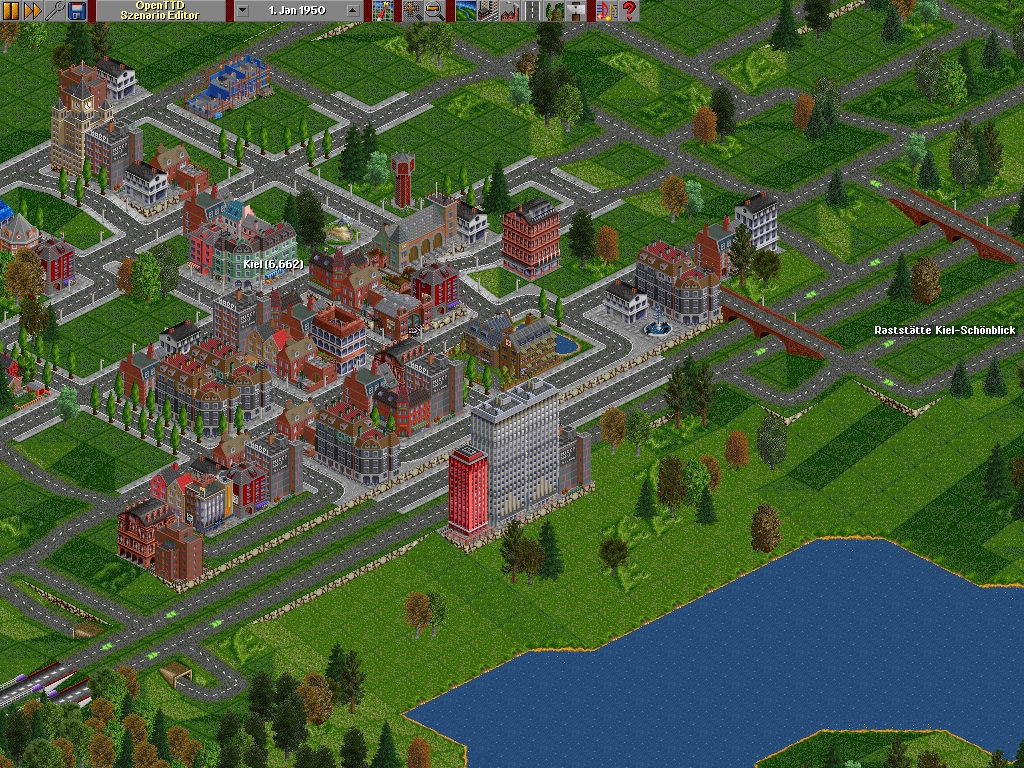1024x768 pixels.
Task: Open the Raststätte Kiel-Schönblick sign label
Action: click(946, 330)
